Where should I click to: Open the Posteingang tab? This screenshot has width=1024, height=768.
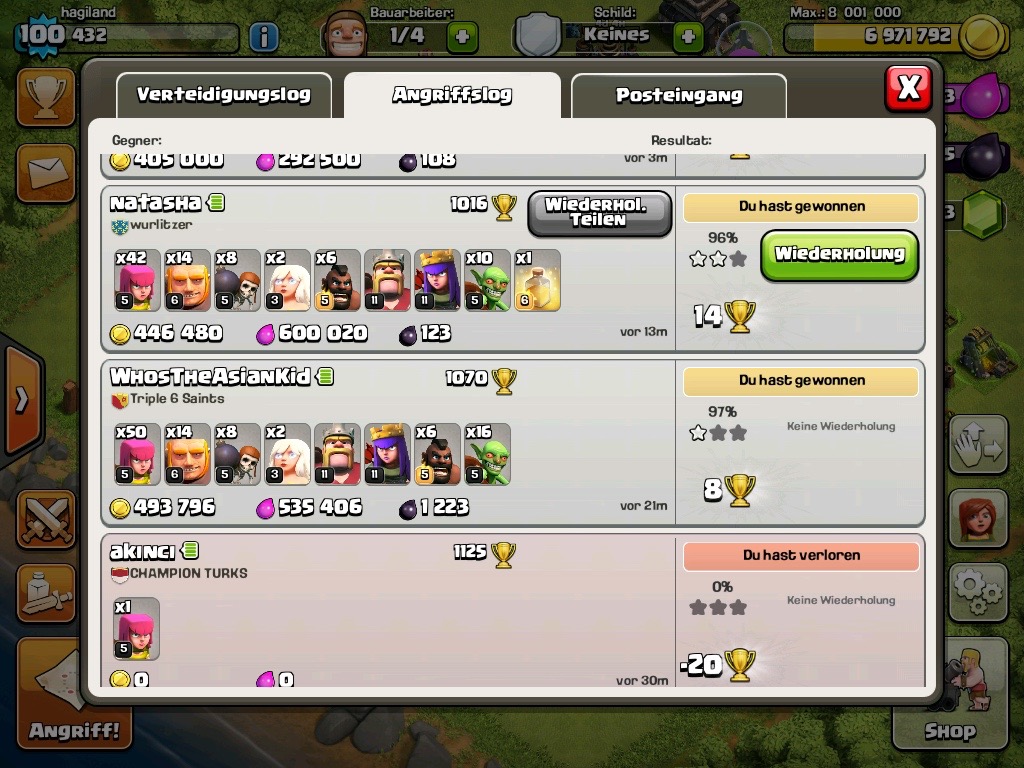(678, 96)
